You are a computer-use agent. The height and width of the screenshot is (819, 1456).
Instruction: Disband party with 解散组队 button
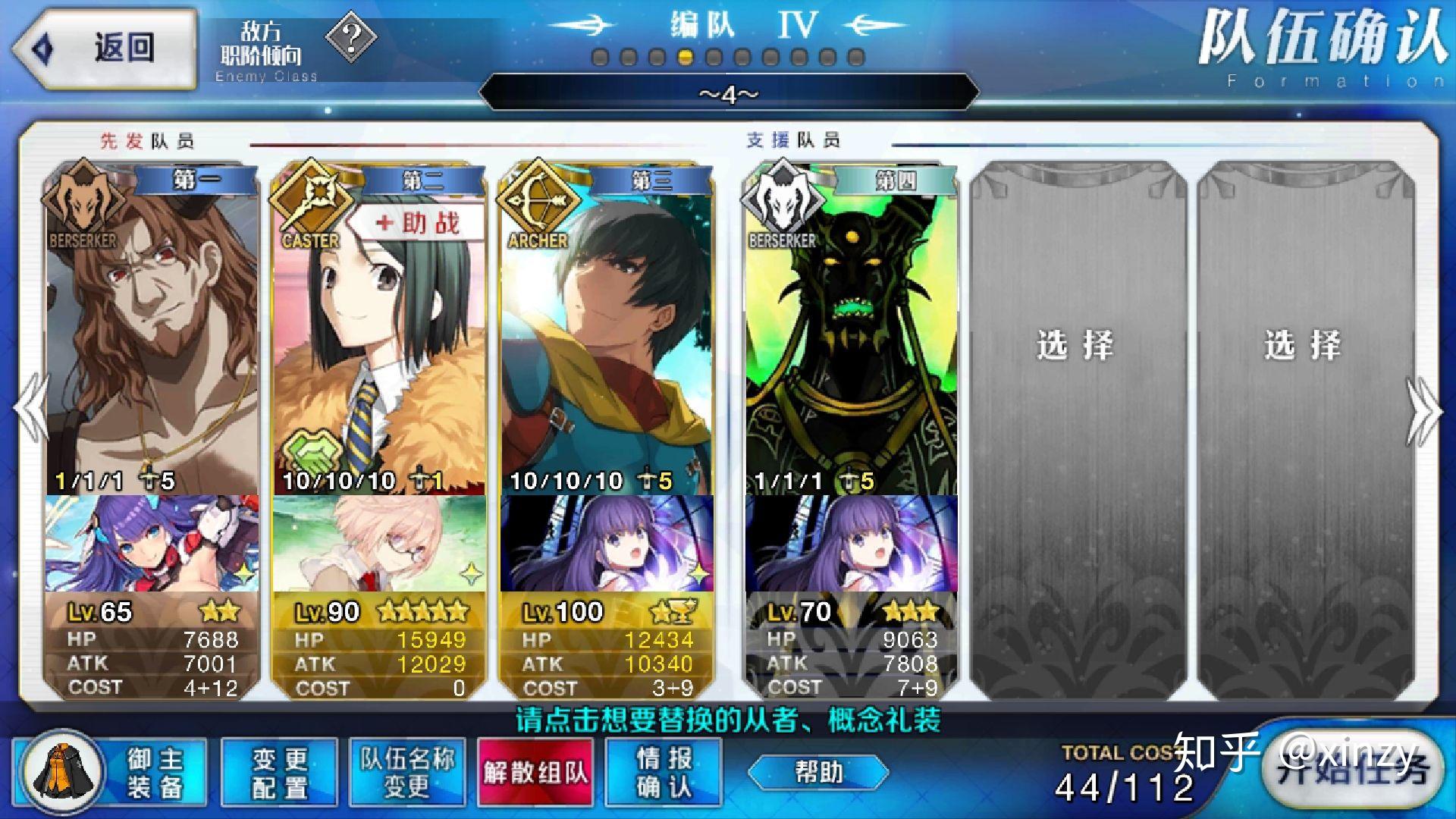[536, 772]
